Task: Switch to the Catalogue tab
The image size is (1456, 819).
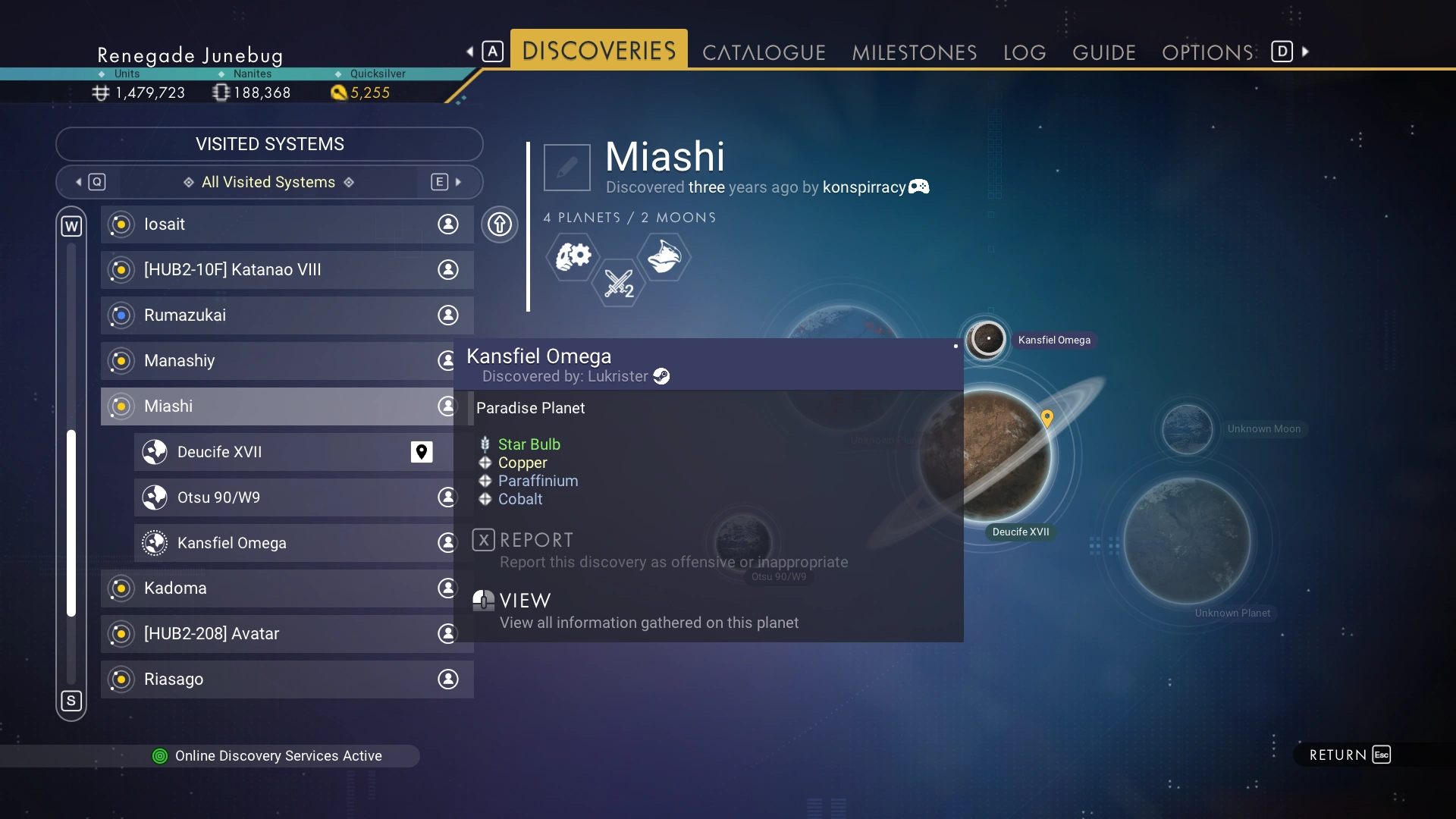Action: tap(763, 52)
